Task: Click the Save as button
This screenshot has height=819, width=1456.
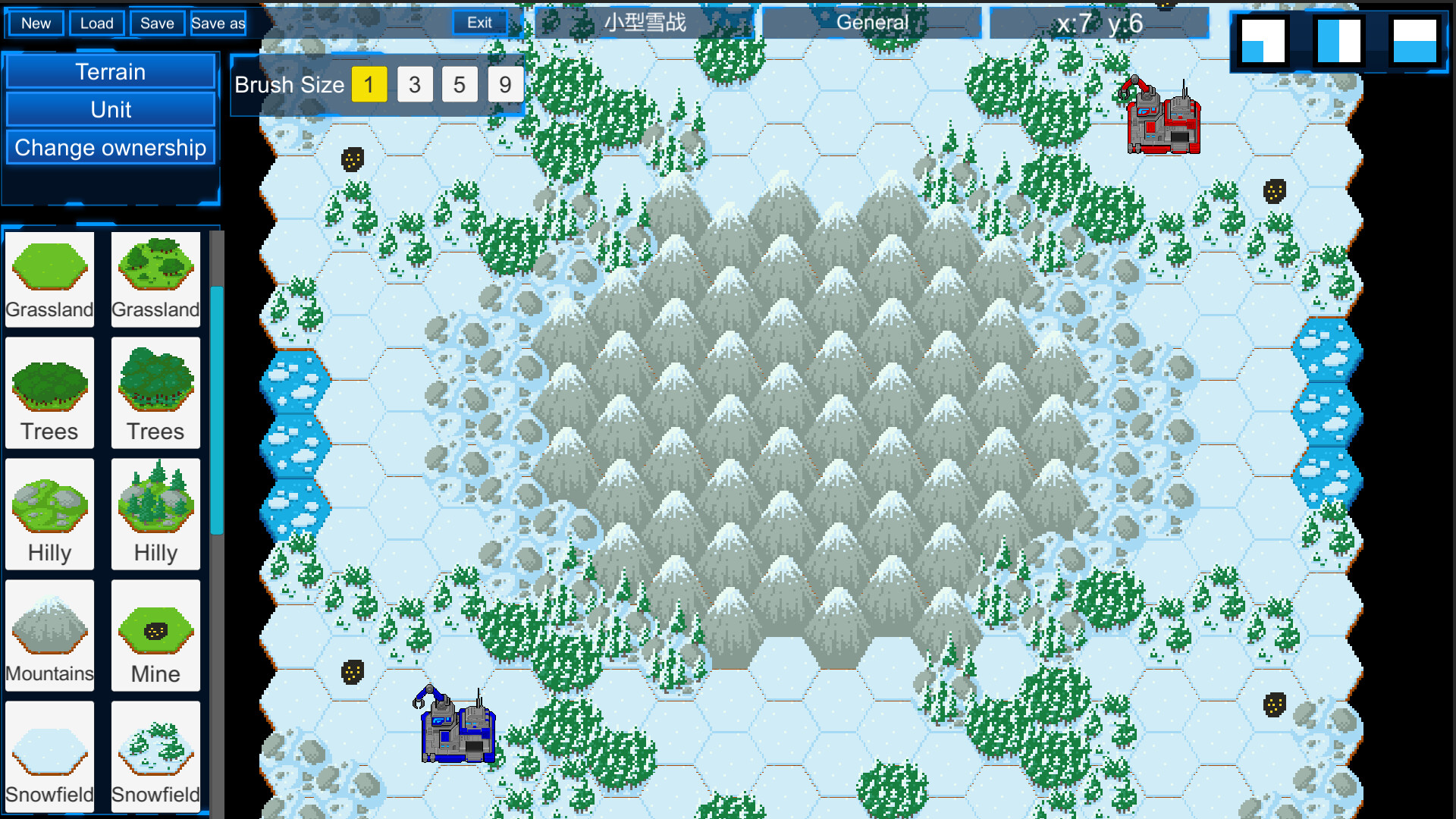Action: point(218,24)
